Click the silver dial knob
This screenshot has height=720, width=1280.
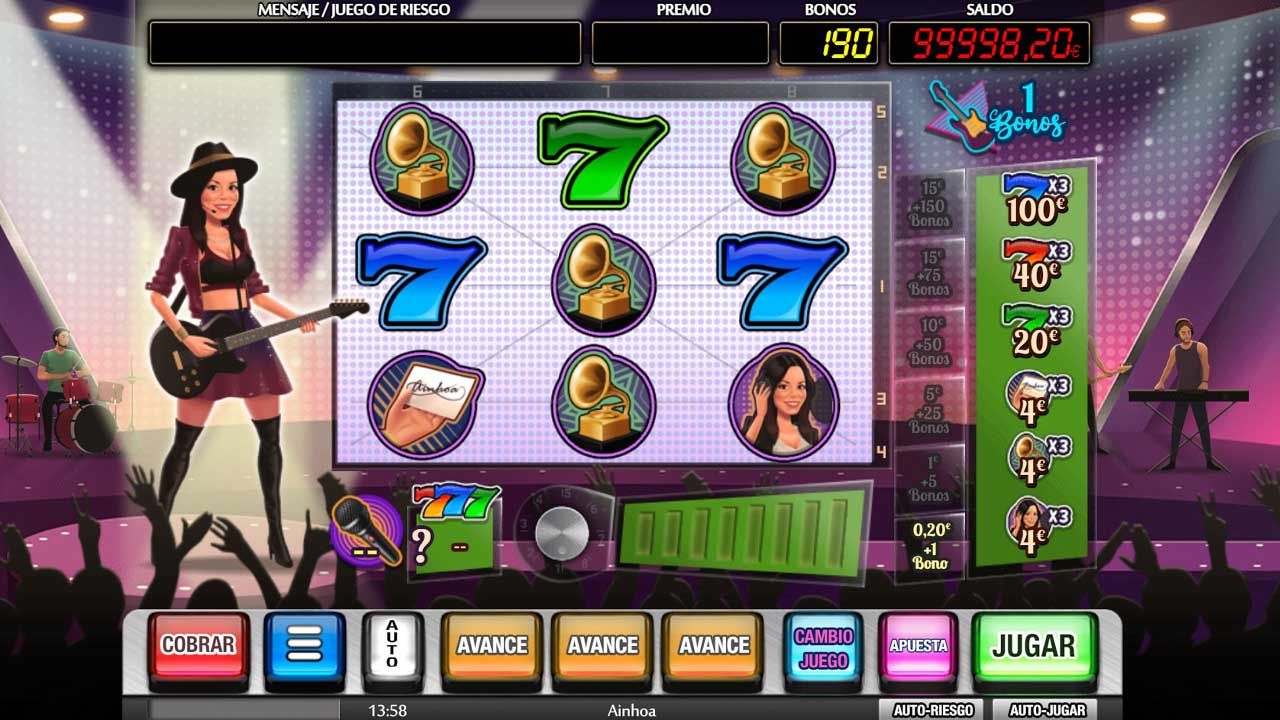[x=562, y=532]
